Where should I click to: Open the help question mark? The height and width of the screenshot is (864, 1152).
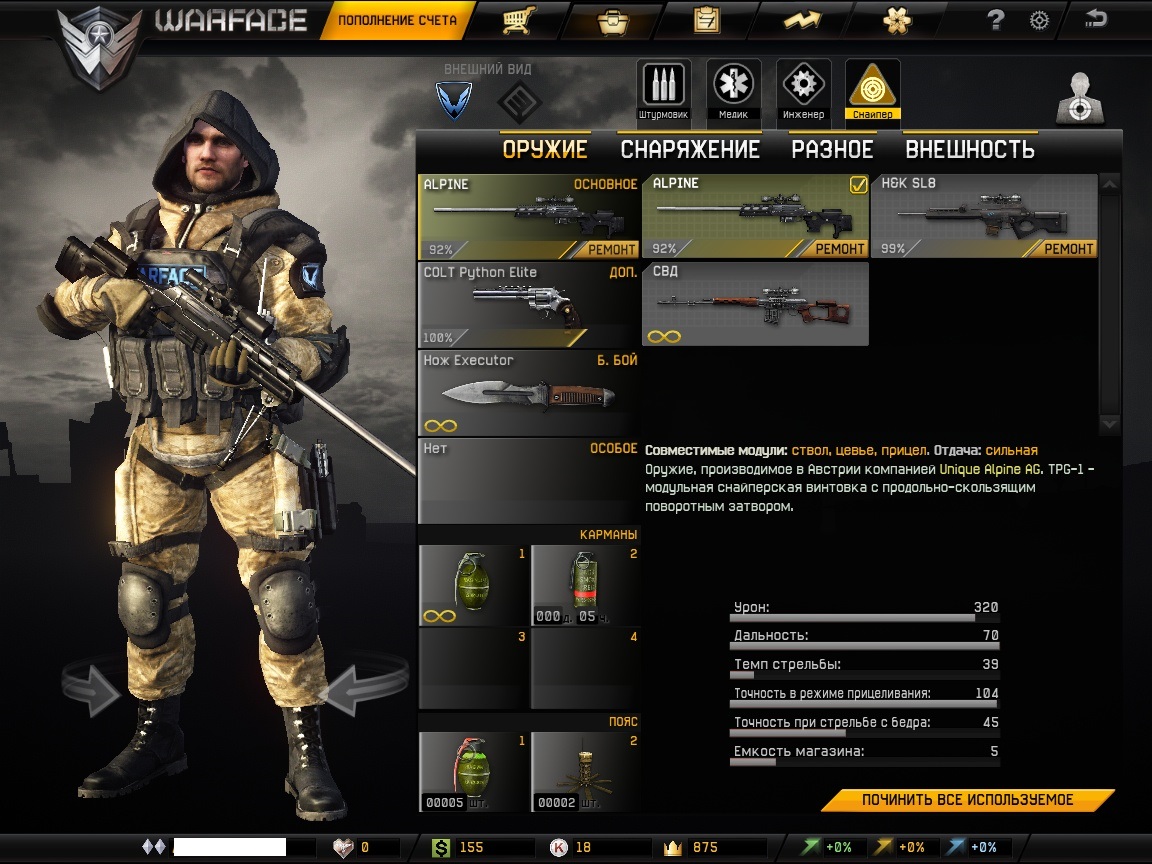point(995,20)
